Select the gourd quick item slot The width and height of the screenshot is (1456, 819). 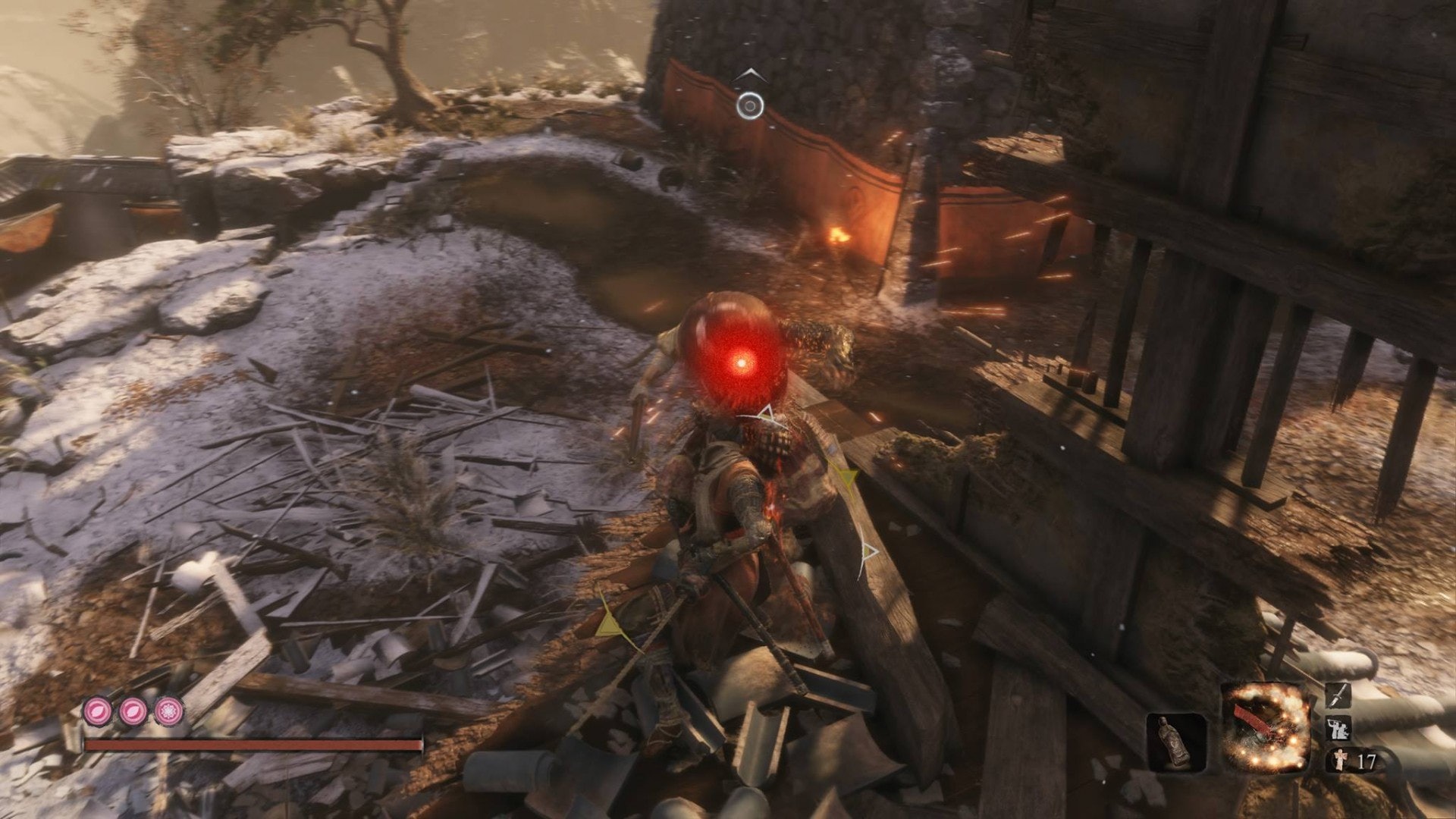click(x=1176, y=743)
